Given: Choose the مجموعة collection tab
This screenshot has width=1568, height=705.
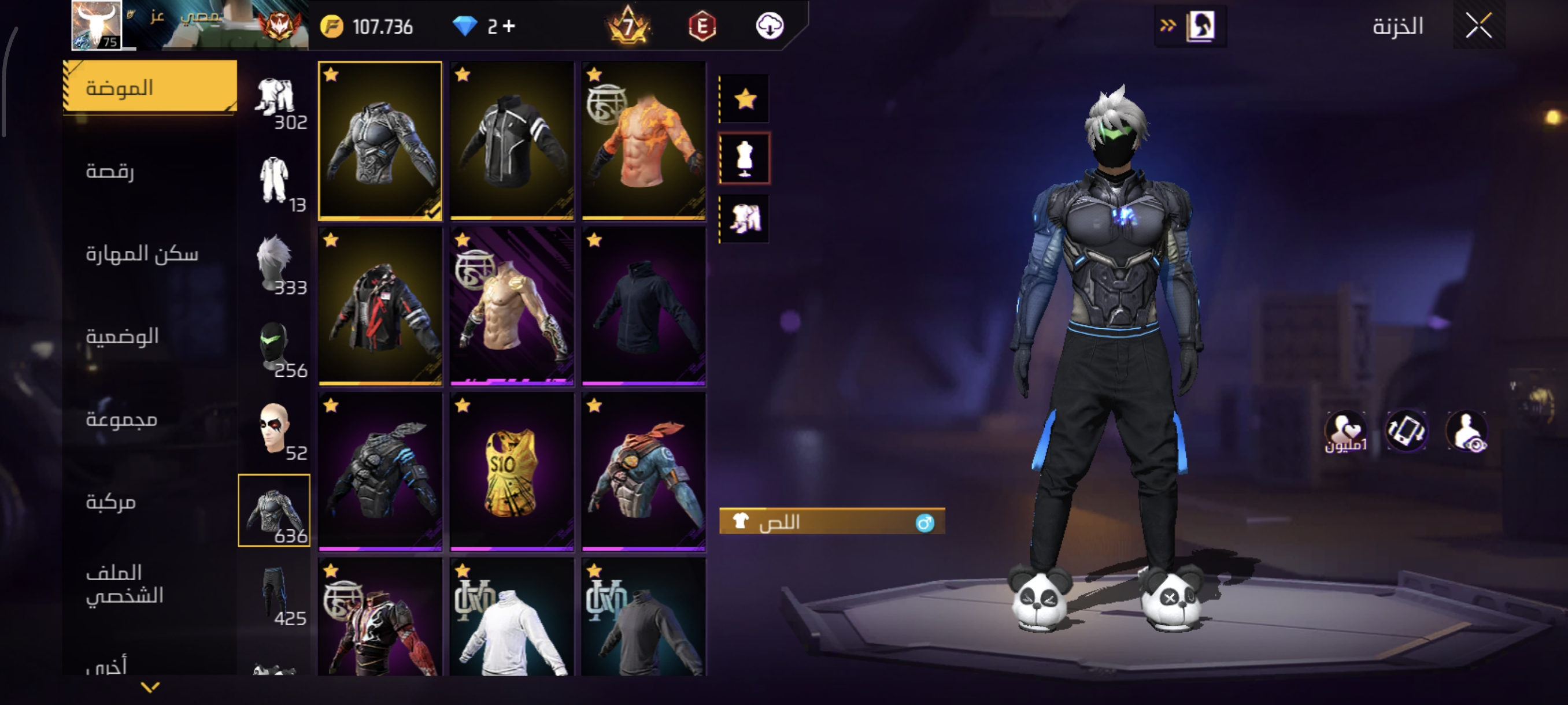Looking at the screenshot, I should 121,419.
